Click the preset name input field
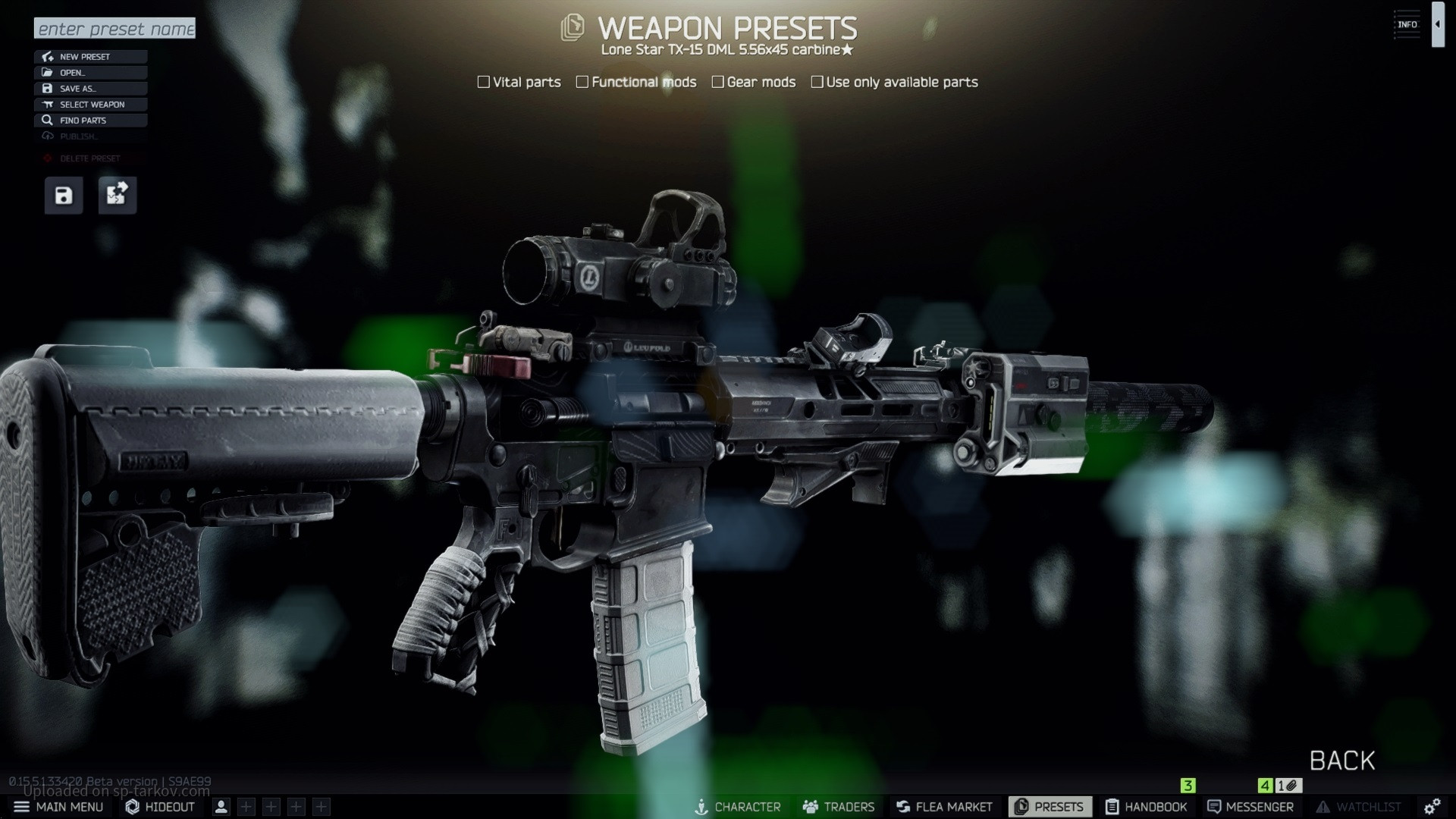Screen dimensions: 1456x819 click(x=115, y=29)
